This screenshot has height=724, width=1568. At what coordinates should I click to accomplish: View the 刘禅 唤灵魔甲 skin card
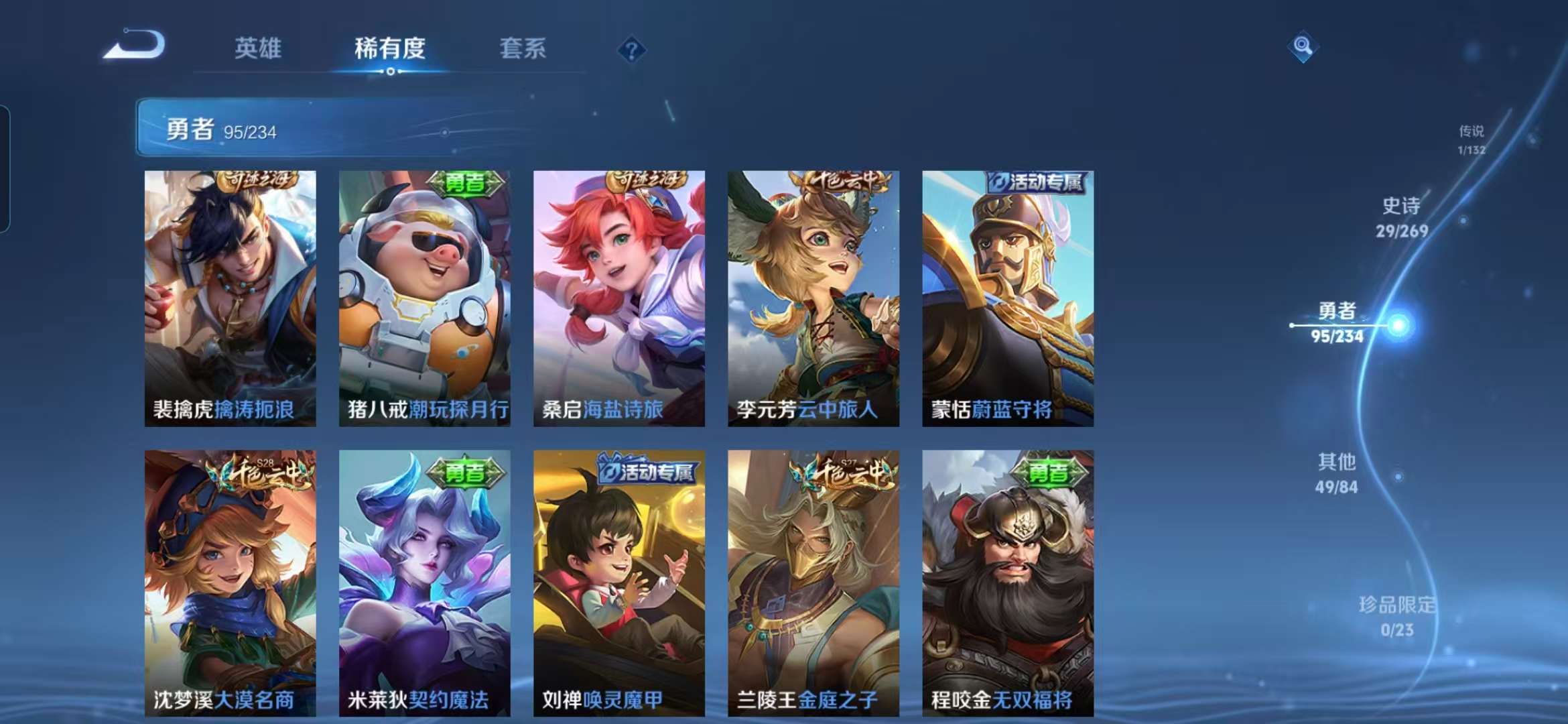(x=618, y=582)
